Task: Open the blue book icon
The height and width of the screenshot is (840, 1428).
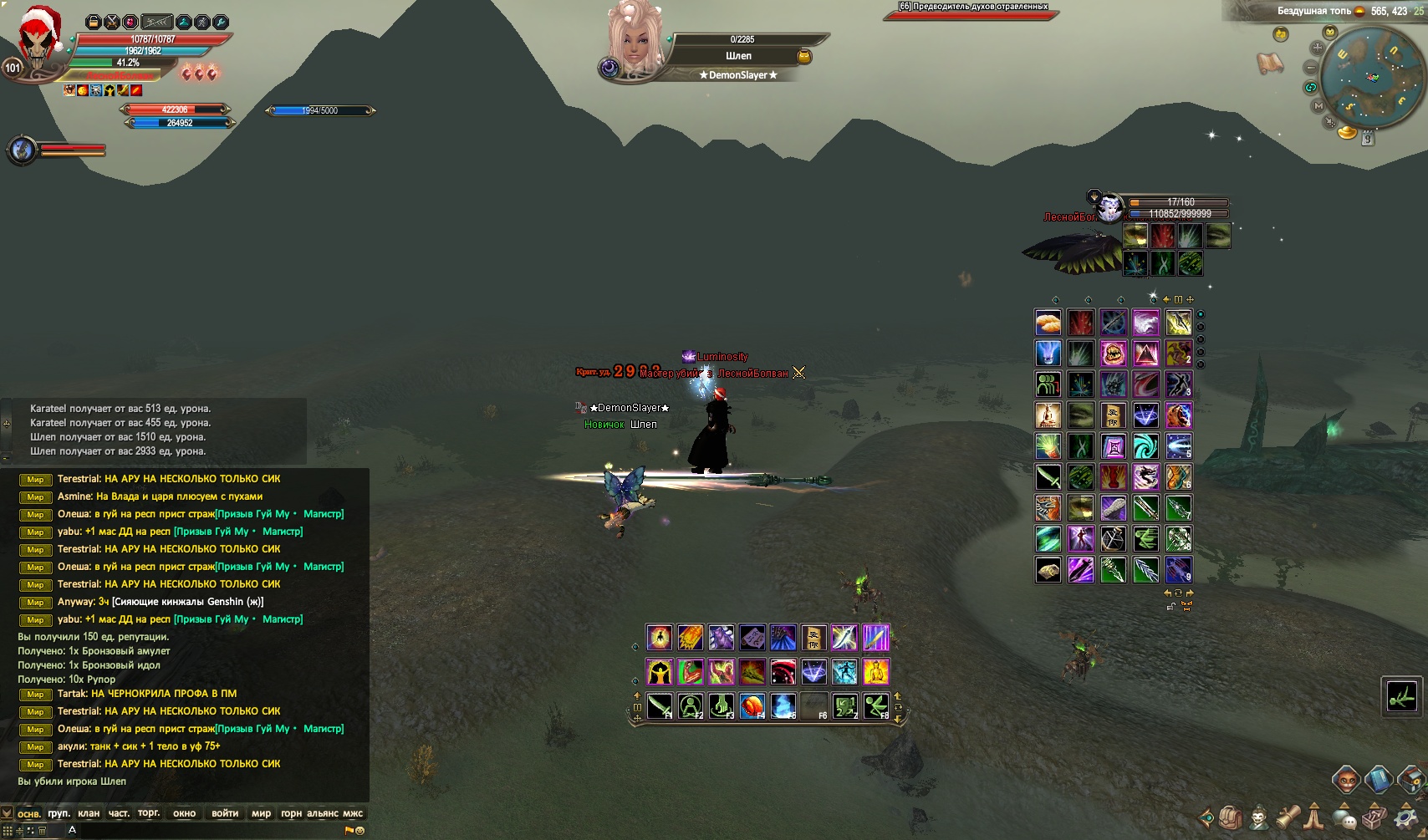Action: click(x=1379, y=779)
